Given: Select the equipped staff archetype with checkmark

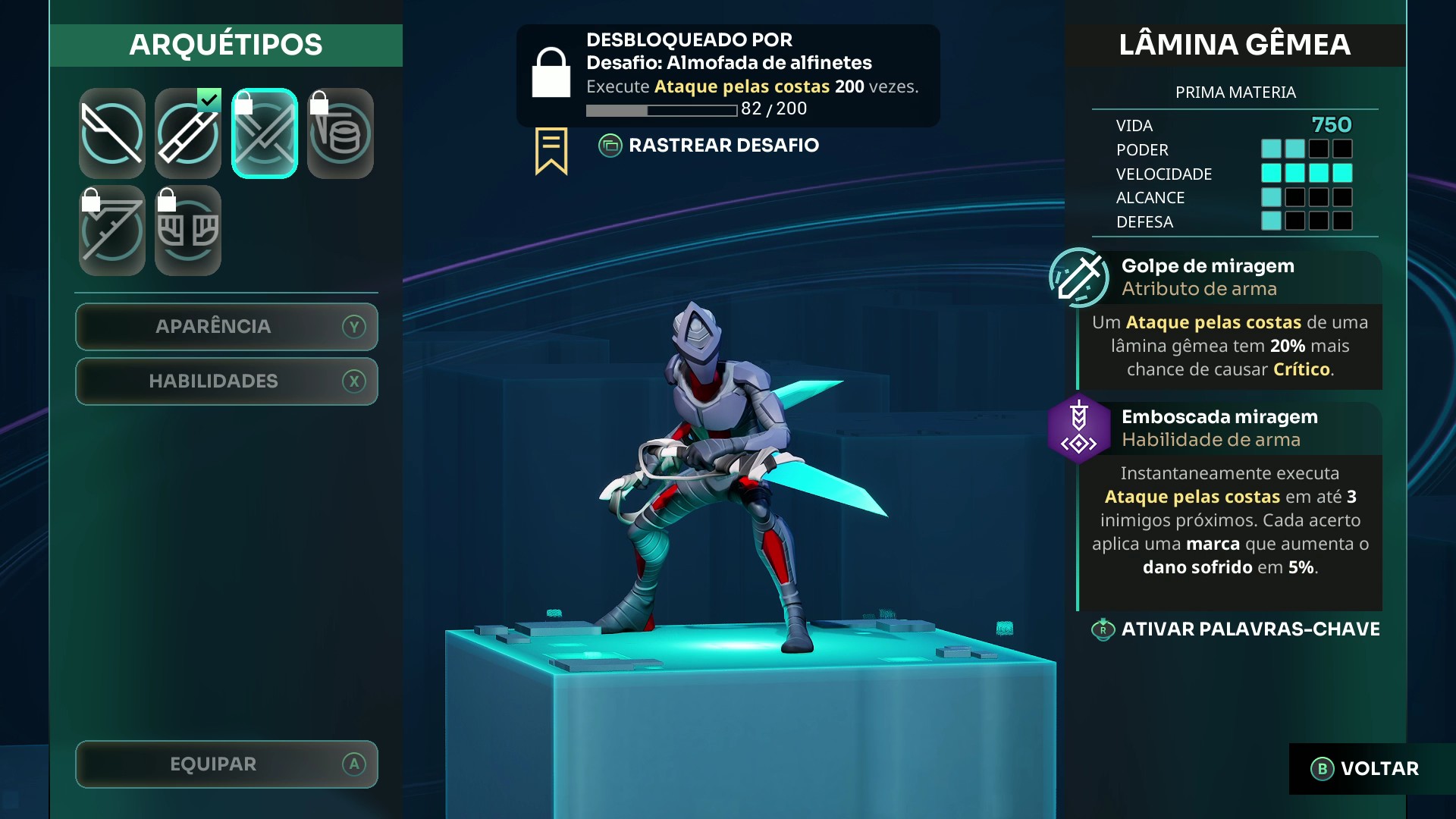Looking at the screenshot, I should [x=188, y=134].
